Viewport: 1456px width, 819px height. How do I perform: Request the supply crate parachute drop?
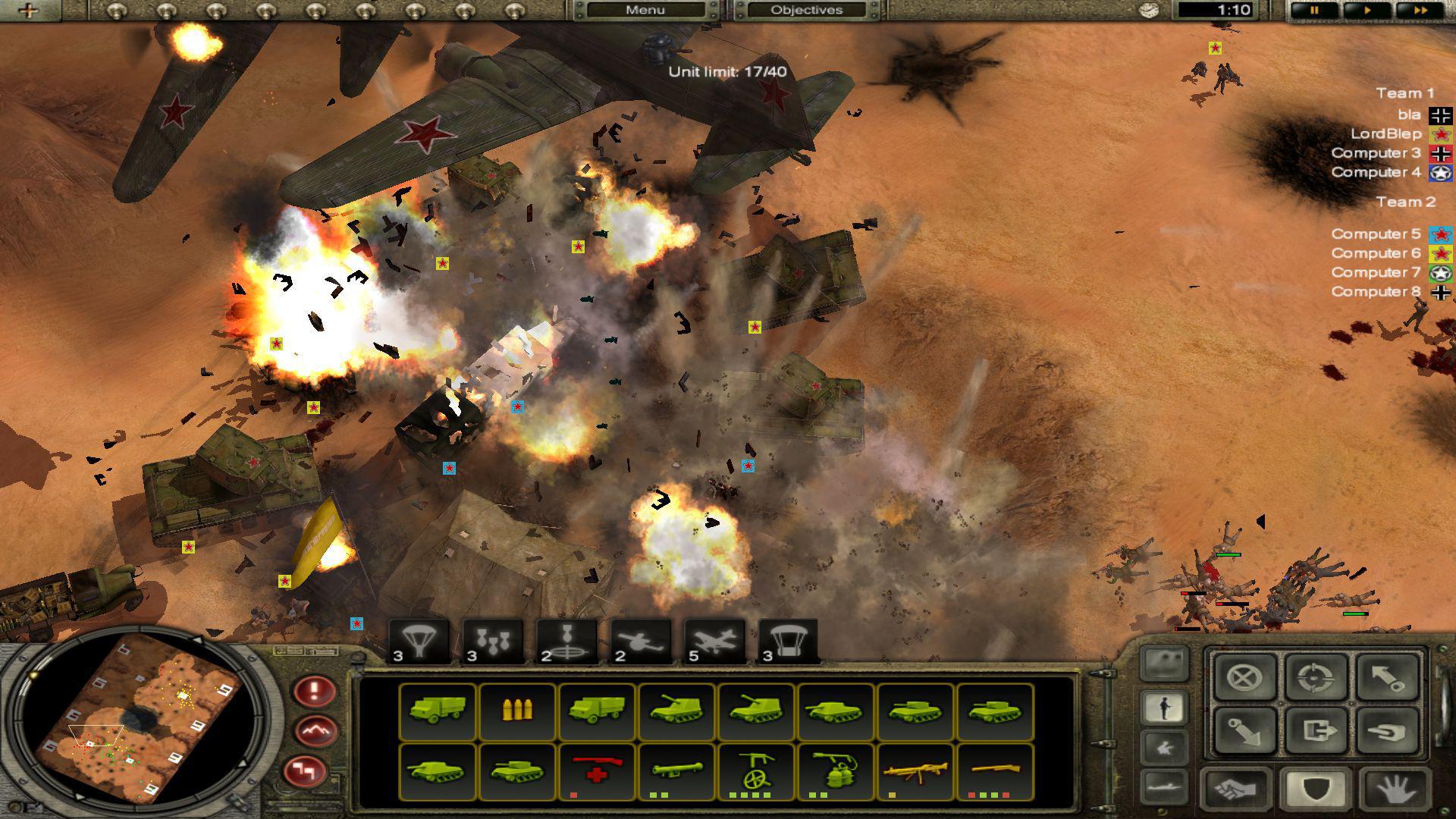pyautogui.click(x=788, y=641)
